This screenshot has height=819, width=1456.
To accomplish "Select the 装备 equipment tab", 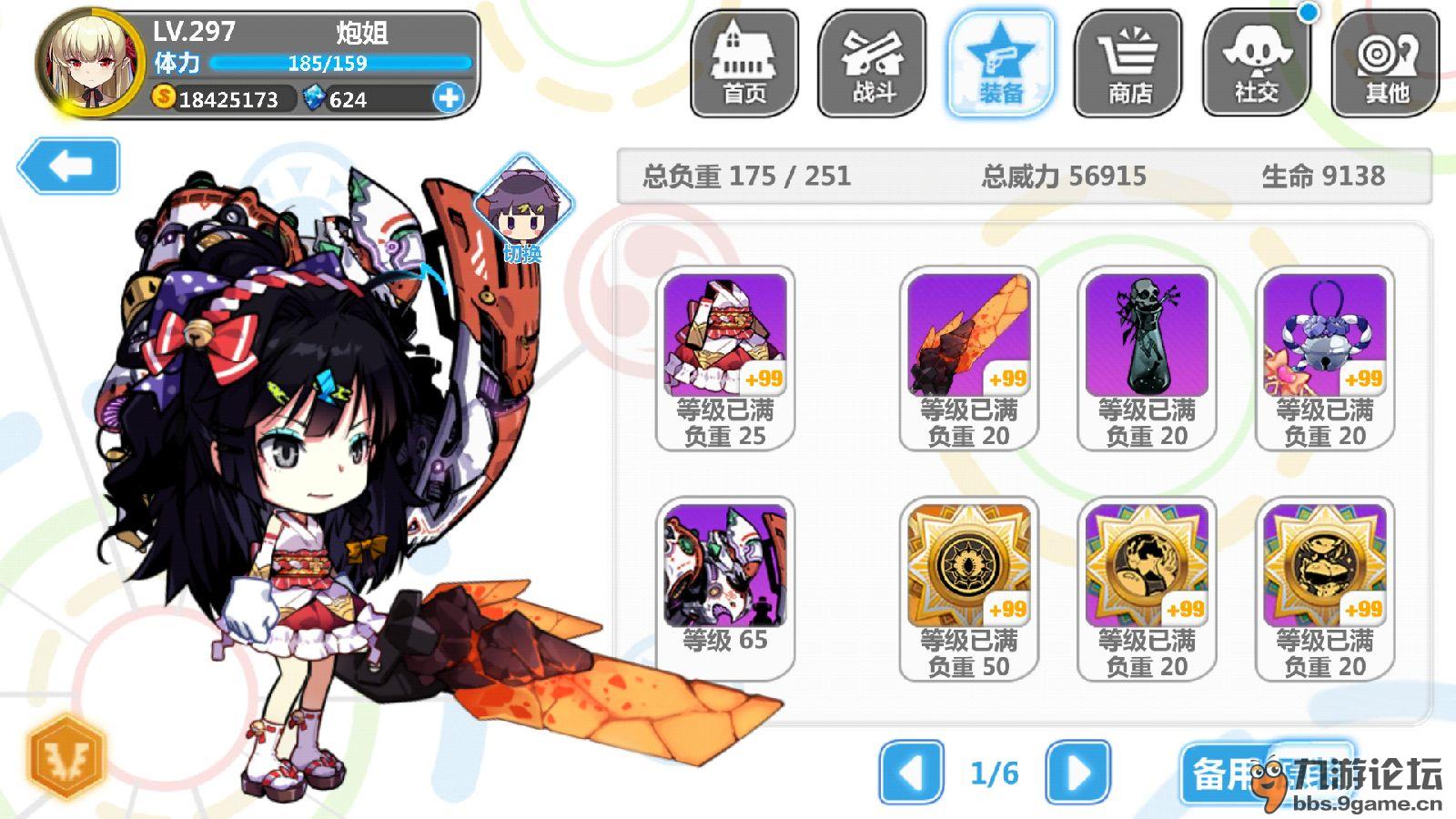I will point(1000,64).
